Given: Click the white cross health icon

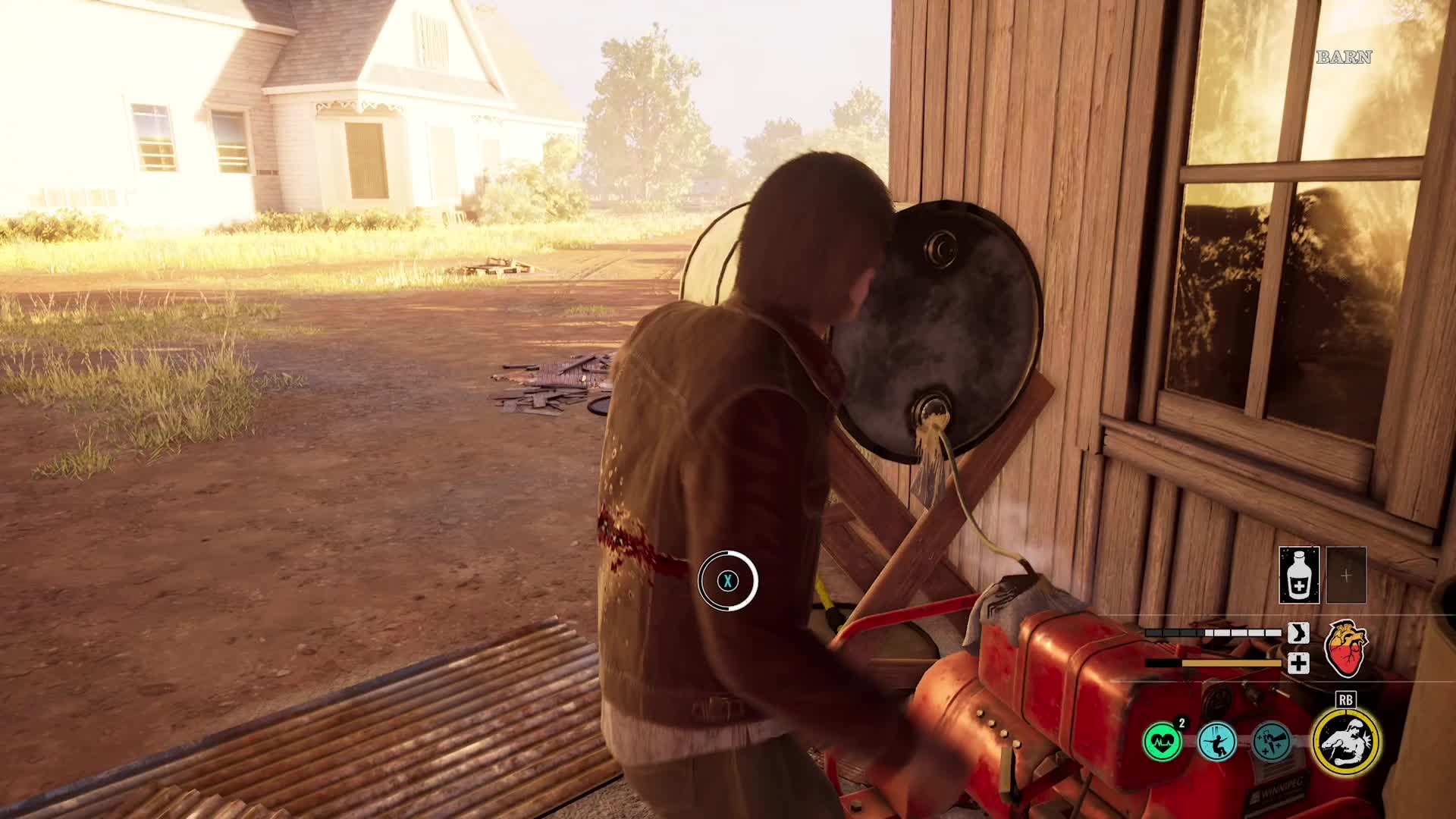Looking at the screenshot, I should point(1298,664).
